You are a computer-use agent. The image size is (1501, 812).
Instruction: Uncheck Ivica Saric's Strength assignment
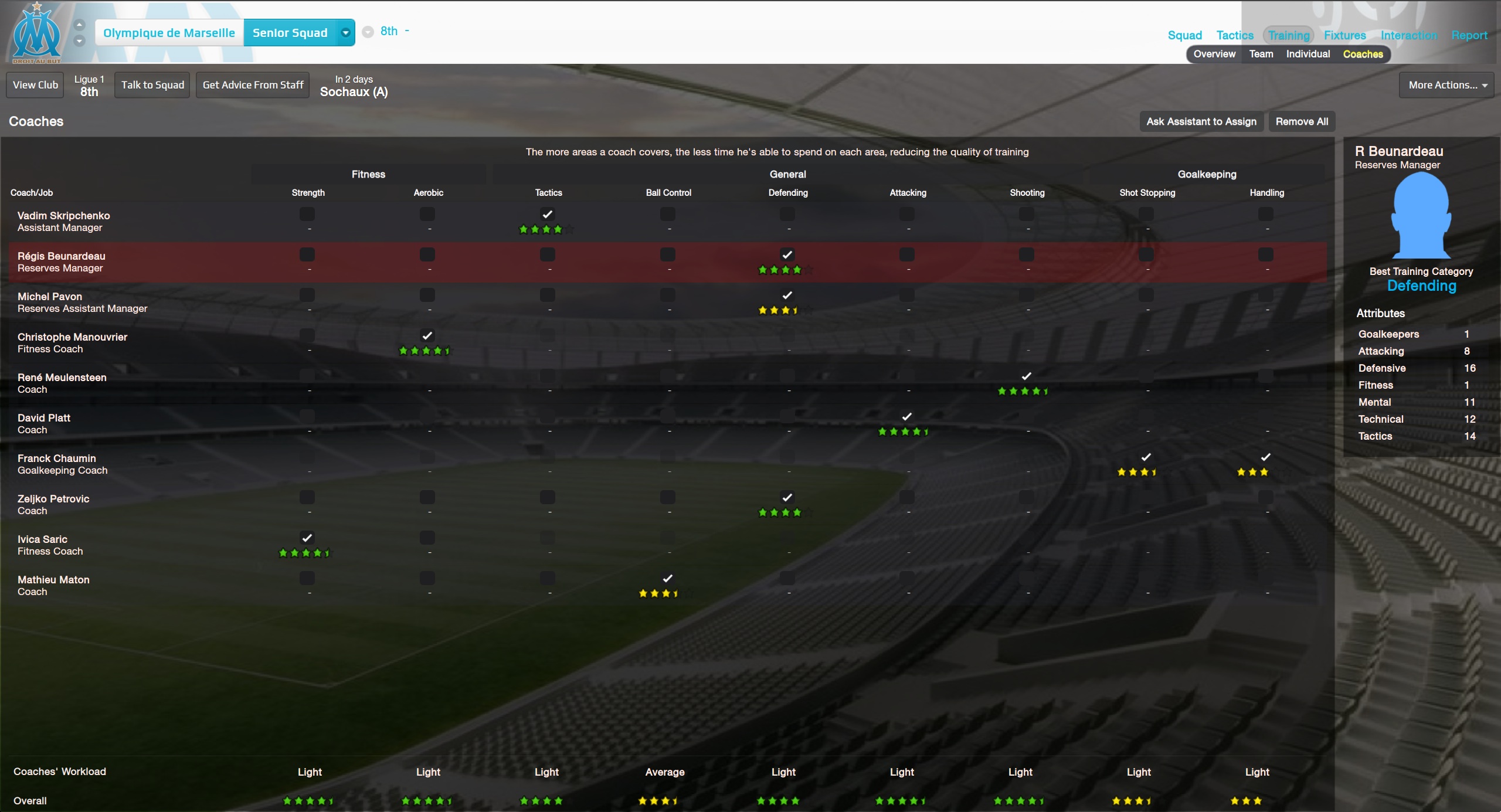coord(307,538)
